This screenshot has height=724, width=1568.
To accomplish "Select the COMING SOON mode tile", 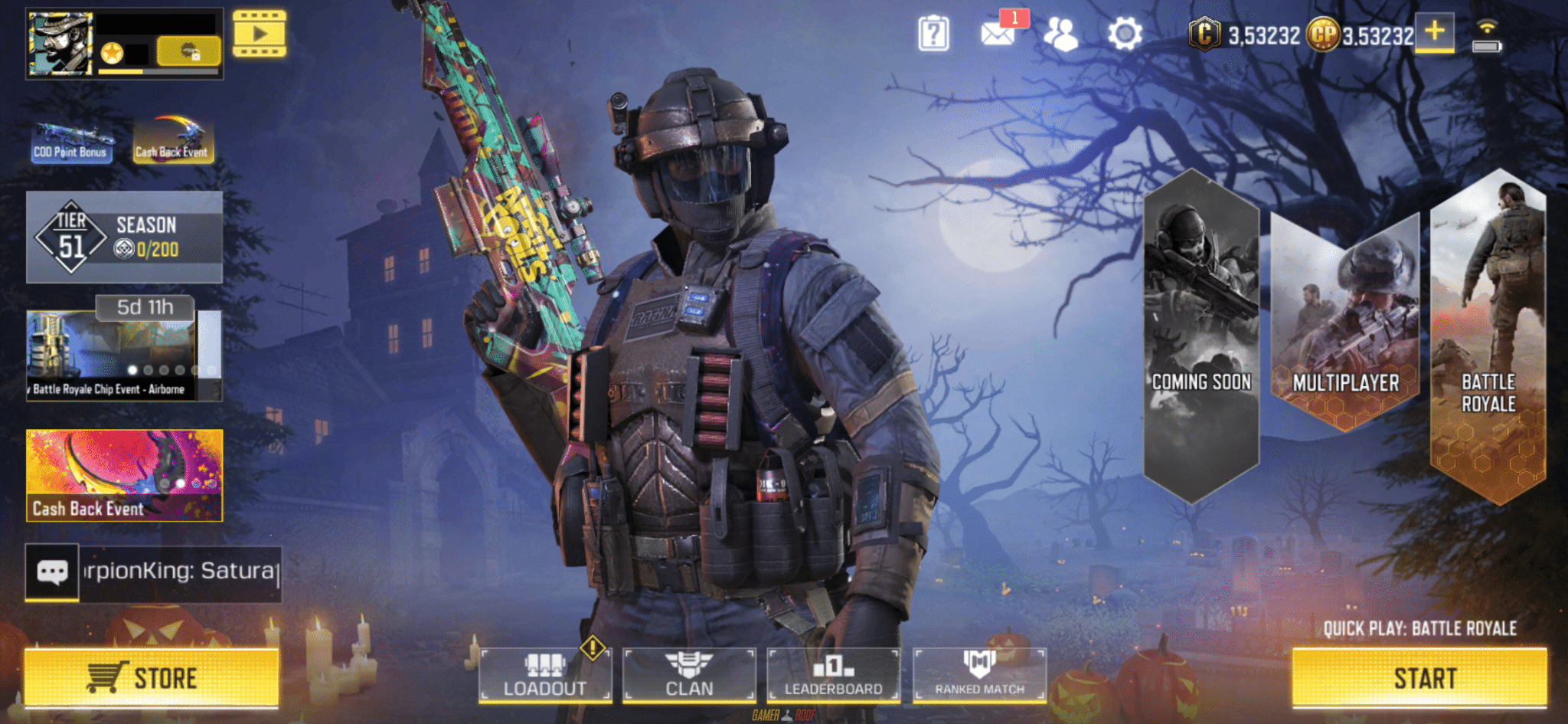I will [1200, 337].
